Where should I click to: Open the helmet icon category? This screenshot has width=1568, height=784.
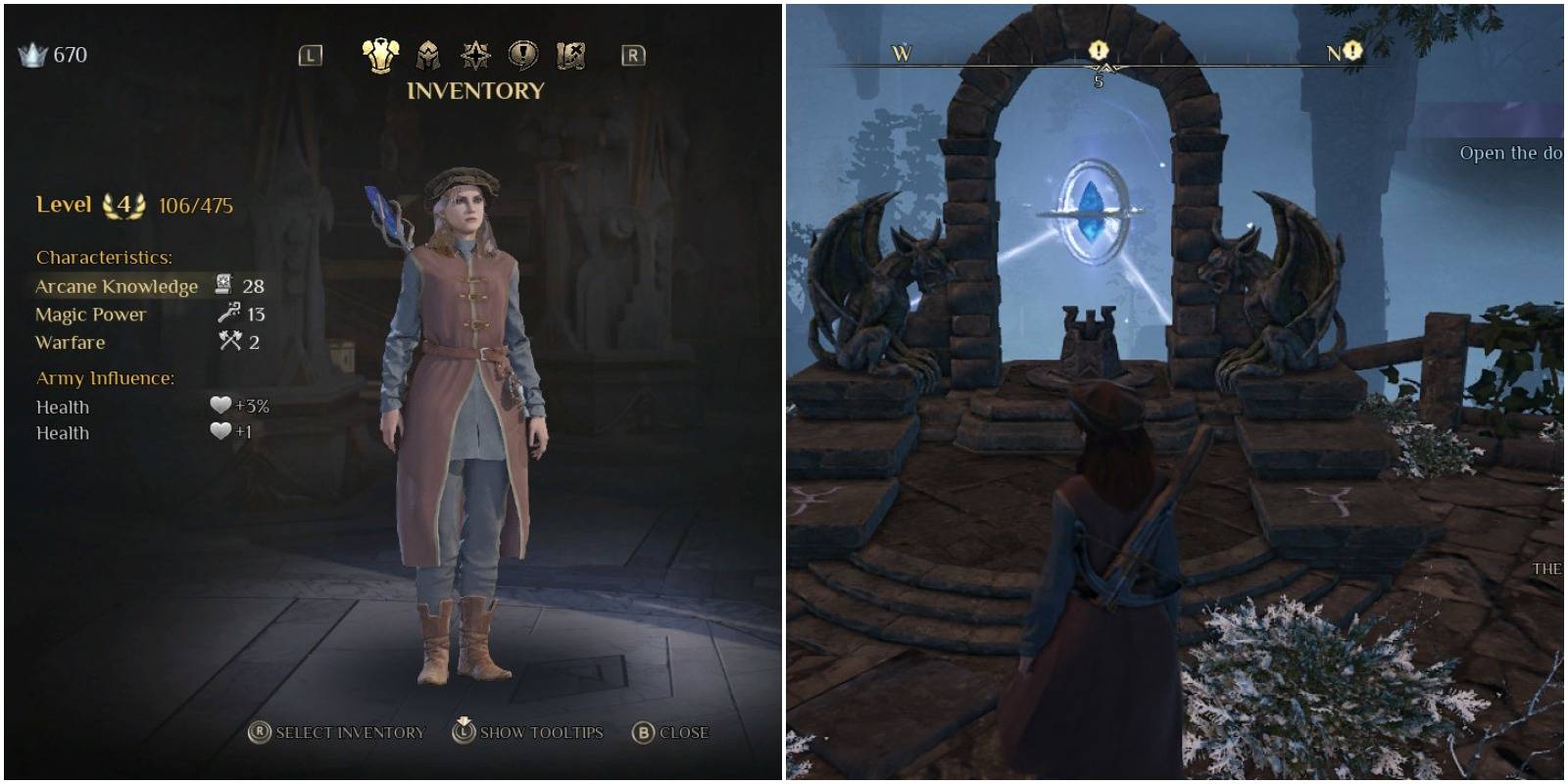pos(425,57)
